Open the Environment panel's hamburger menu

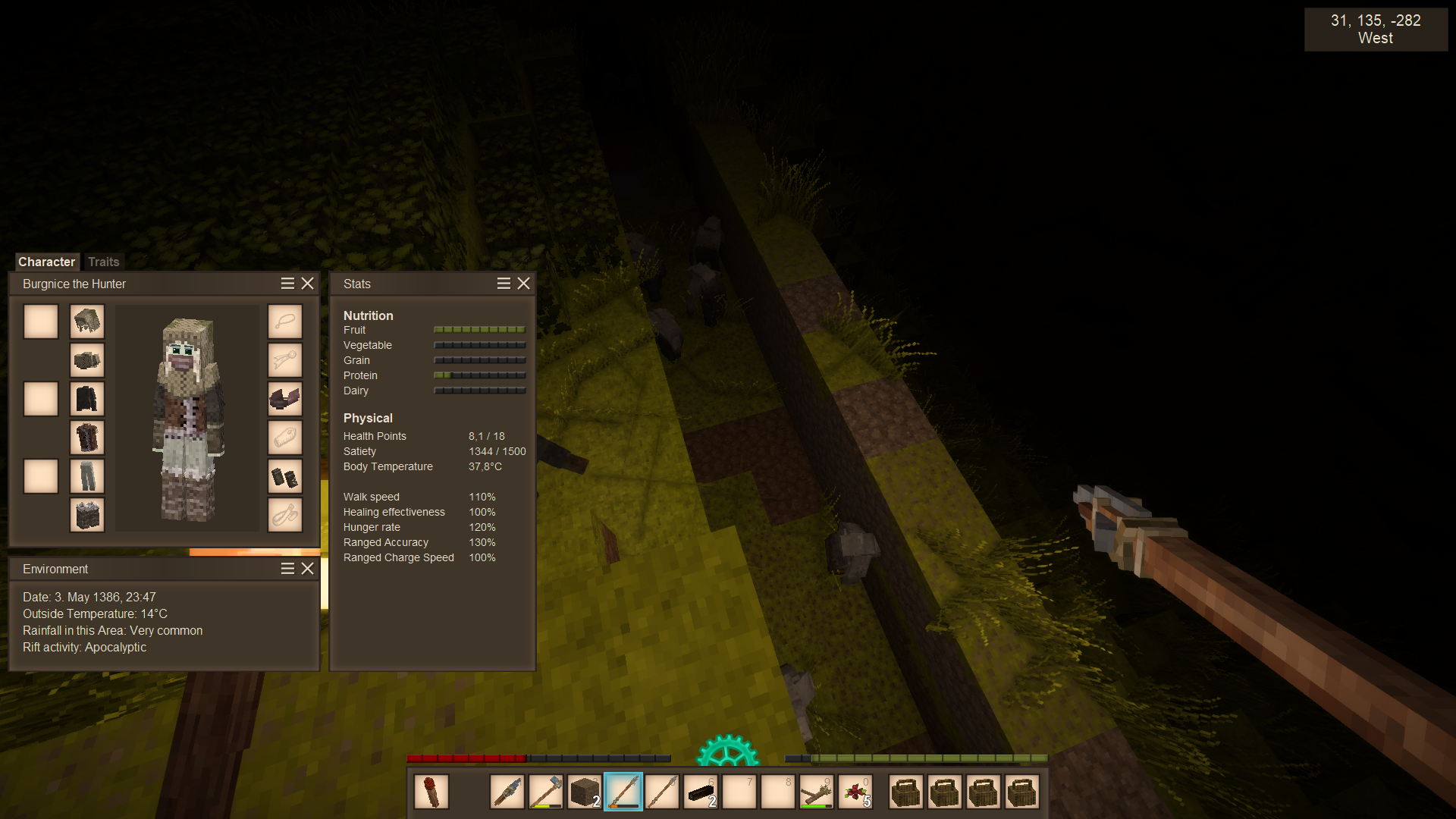point(287,569)
